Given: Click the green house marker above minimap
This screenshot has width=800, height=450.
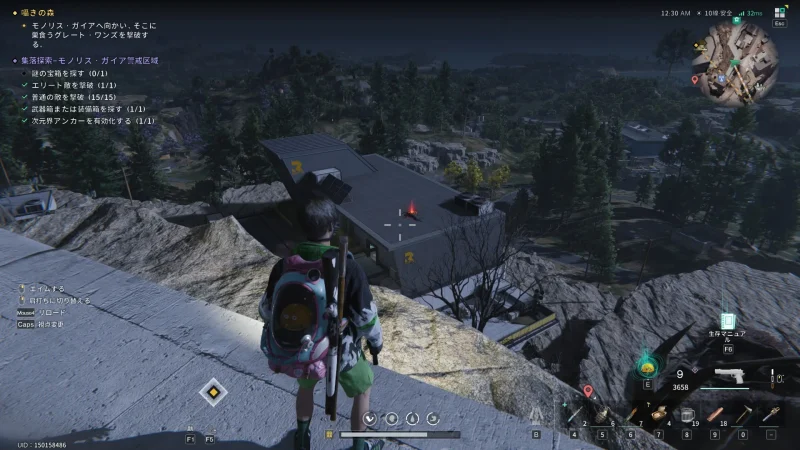Looking at the screenshot, I should (735, 17).
